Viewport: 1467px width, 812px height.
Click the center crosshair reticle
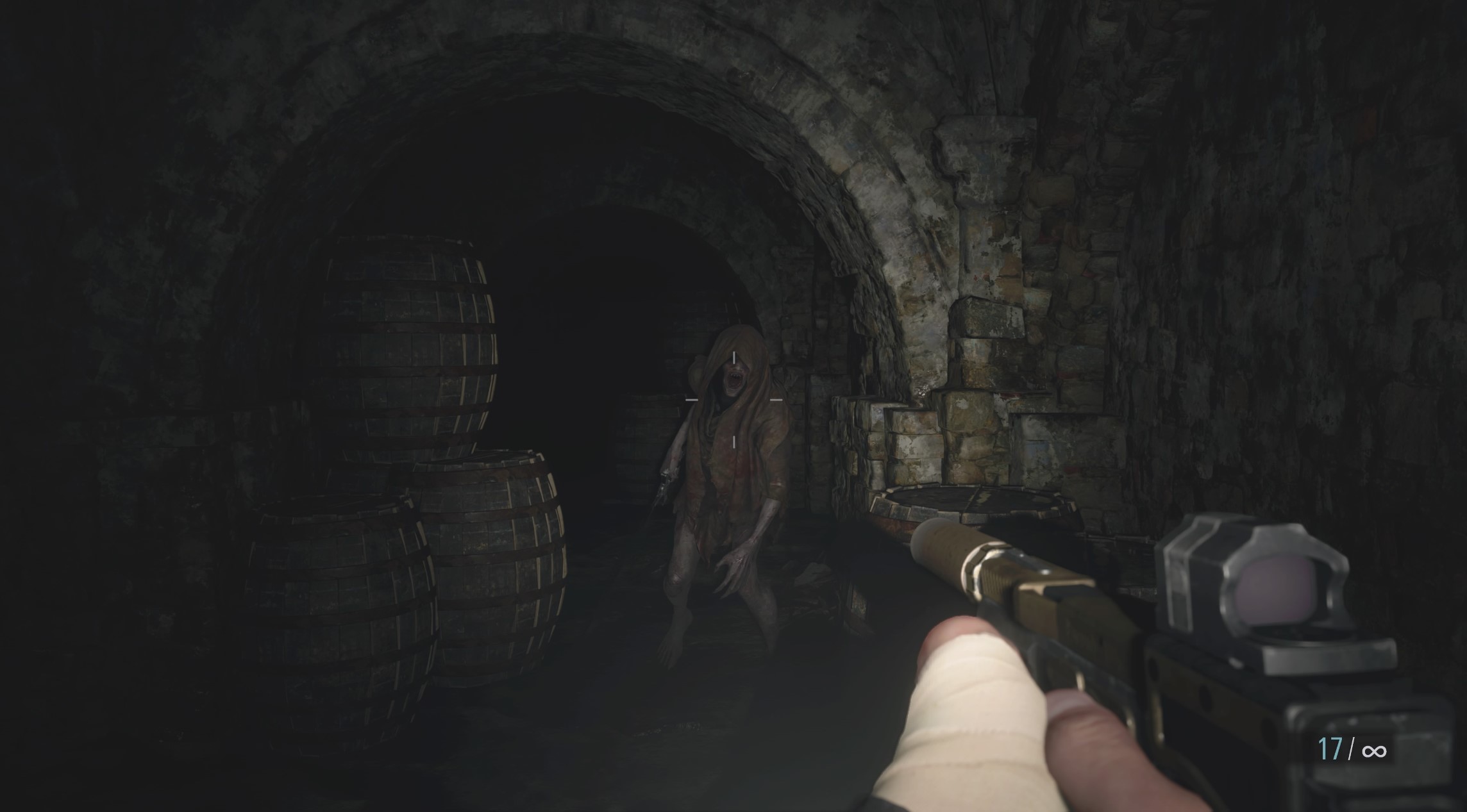(x=735, y=401)
